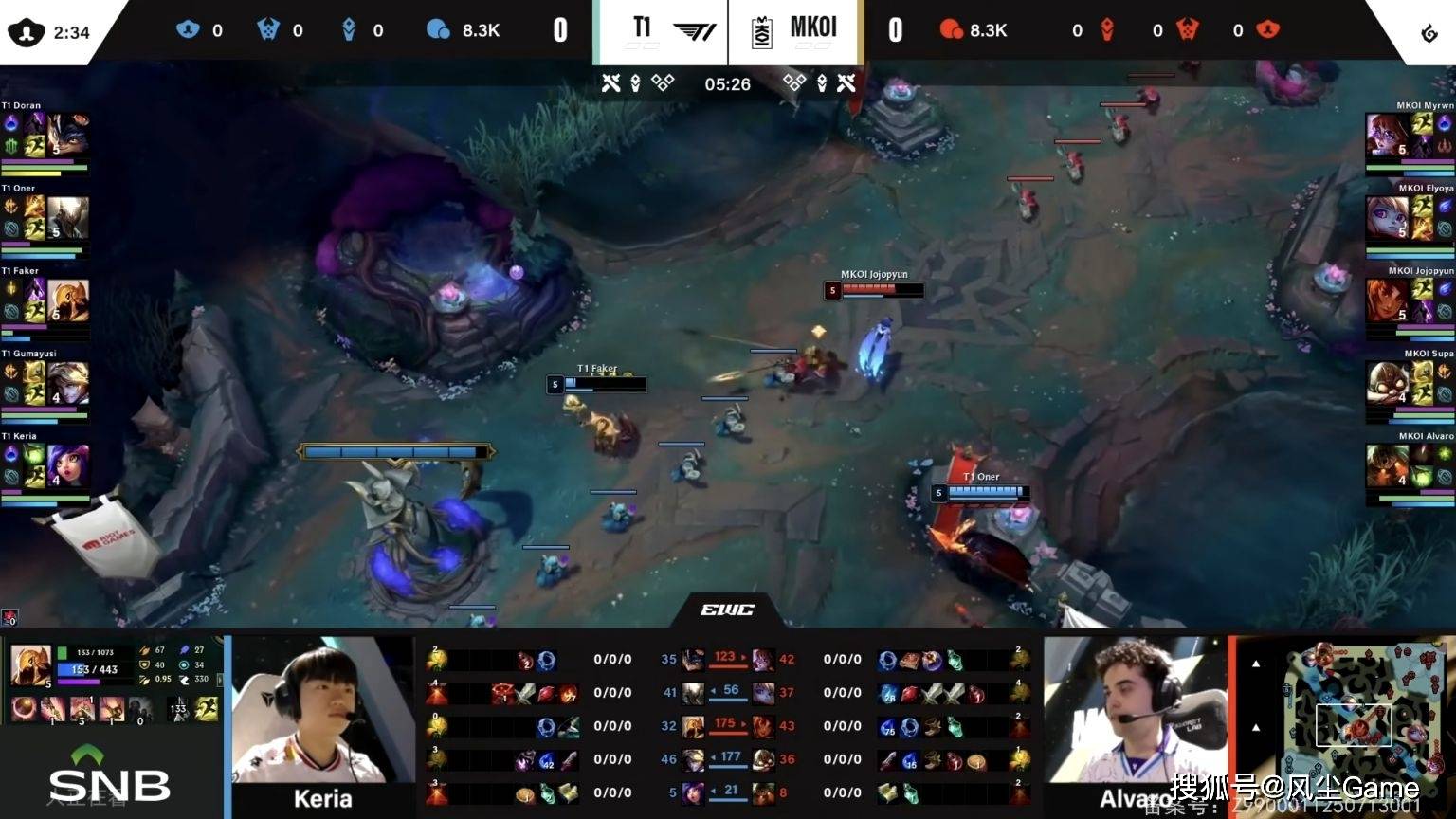Select T1 Gumayusi's champion portrait
The width and height of the screenshot is (1456, 819).
68,383
